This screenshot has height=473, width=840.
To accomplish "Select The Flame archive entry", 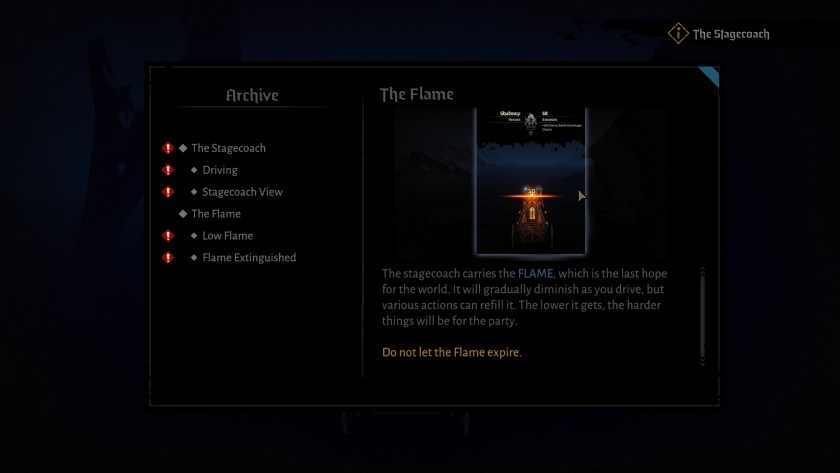I will (215, 214).
